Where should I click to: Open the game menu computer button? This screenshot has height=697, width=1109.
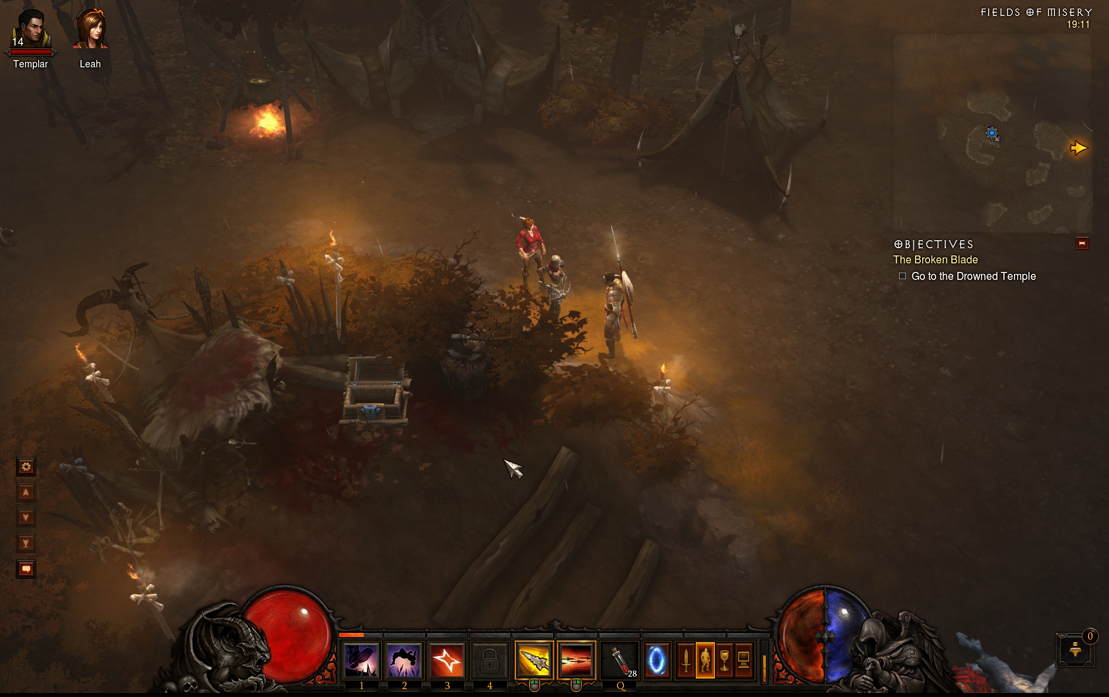click(x=743, y=660)
